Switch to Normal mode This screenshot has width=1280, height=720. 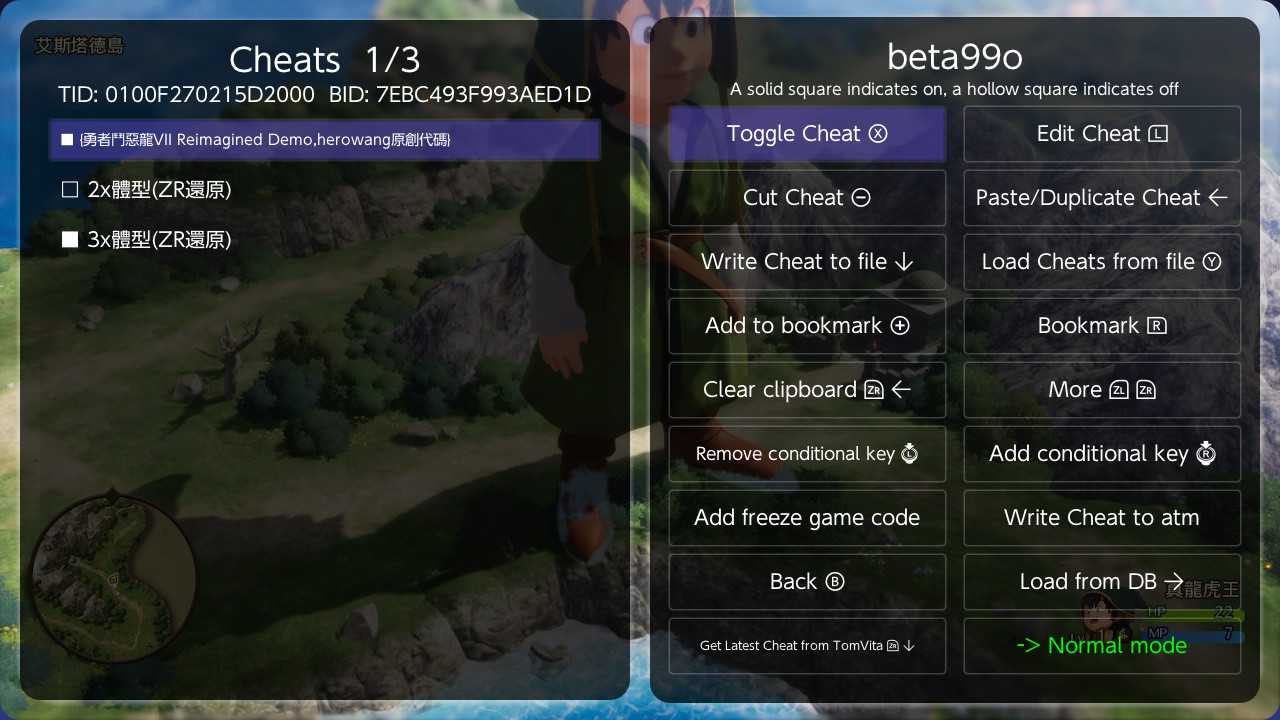click(1101, 646)
